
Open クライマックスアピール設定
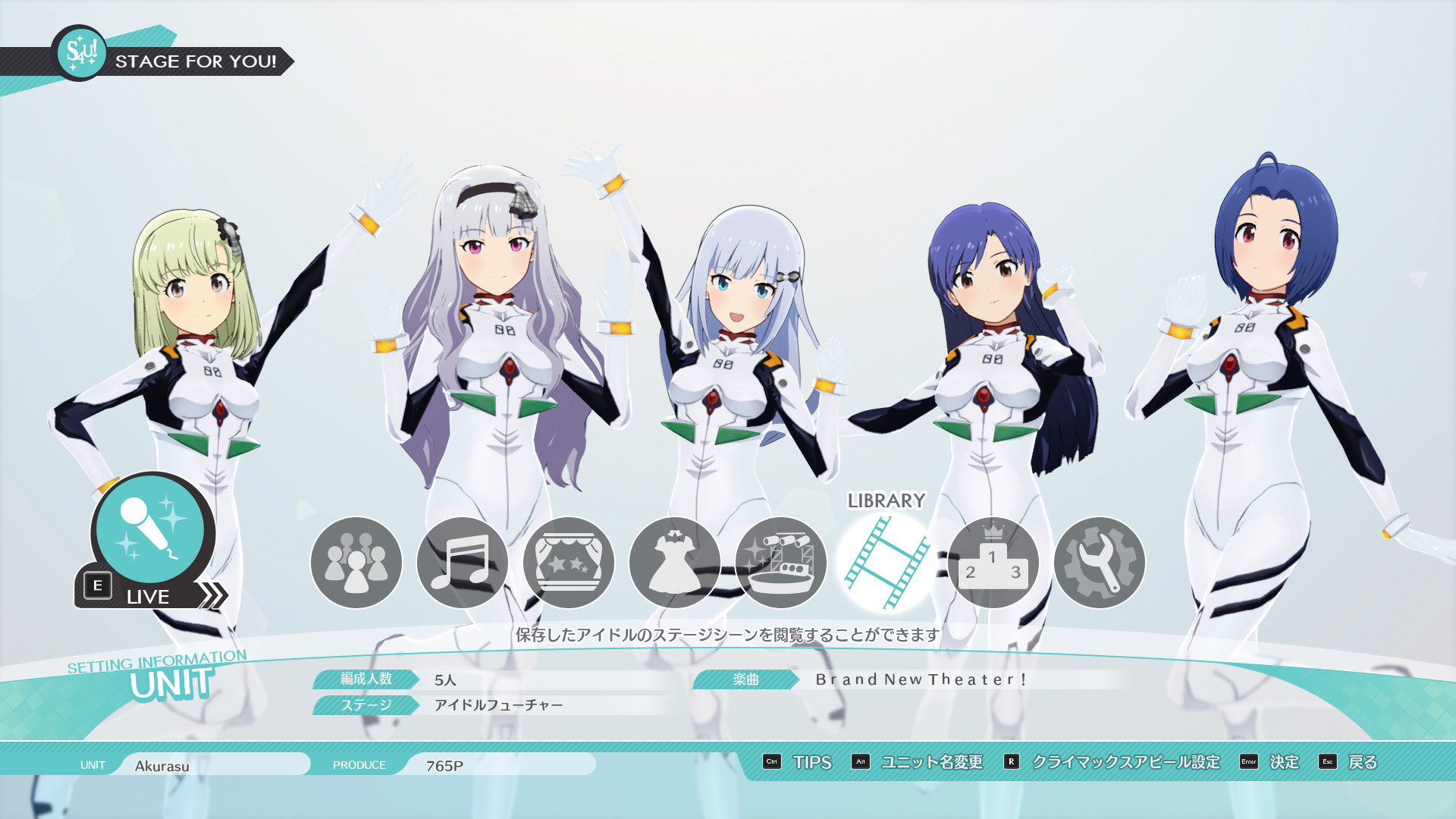1126,763
